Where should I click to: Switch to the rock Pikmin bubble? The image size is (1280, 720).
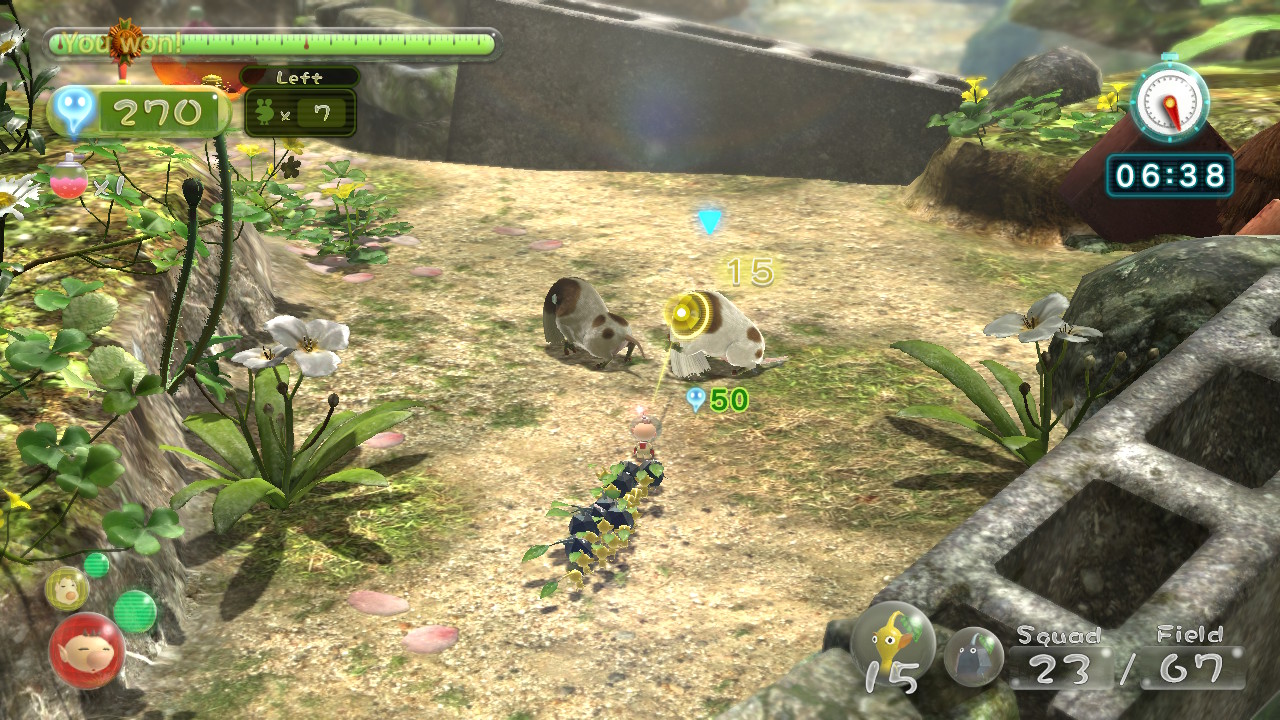[973, 656]
